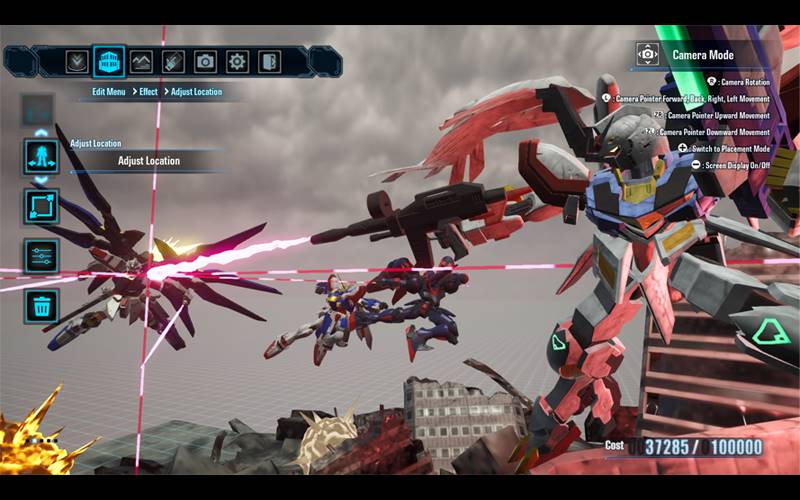Open the gear settings tab
Image resolution: width=800 pixels, height=500 pixels.
237,61
